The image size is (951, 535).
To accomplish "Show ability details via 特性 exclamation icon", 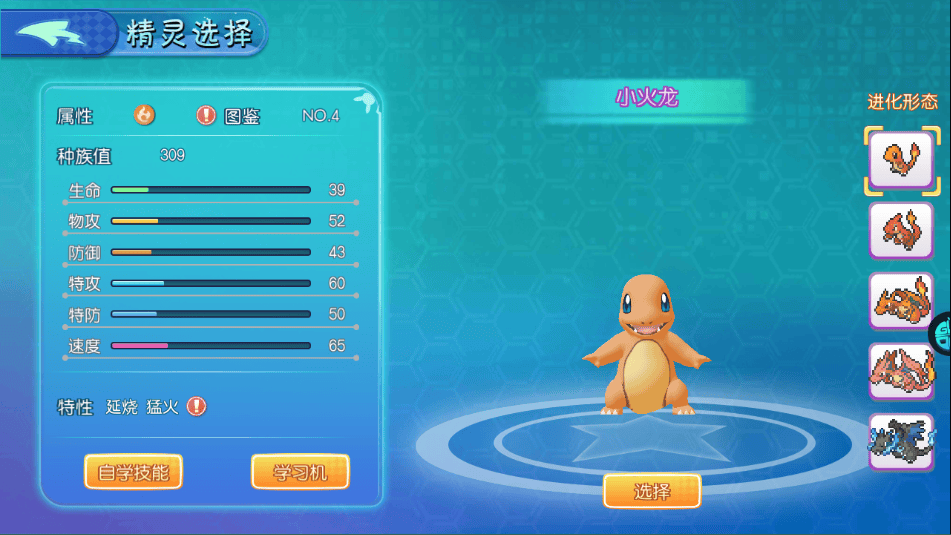I will (197, 406).
